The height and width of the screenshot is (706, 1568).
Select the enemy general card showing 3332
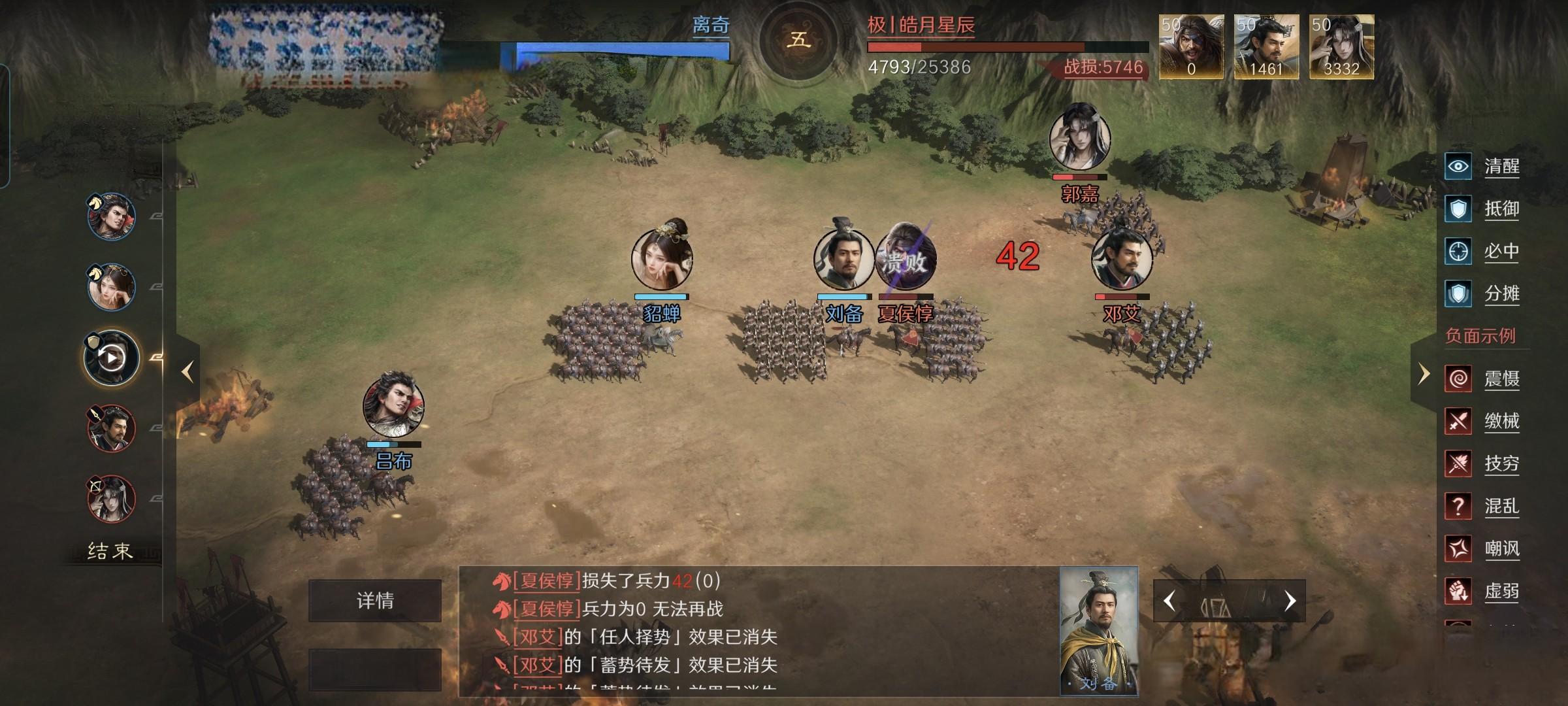click(1341, 47)
